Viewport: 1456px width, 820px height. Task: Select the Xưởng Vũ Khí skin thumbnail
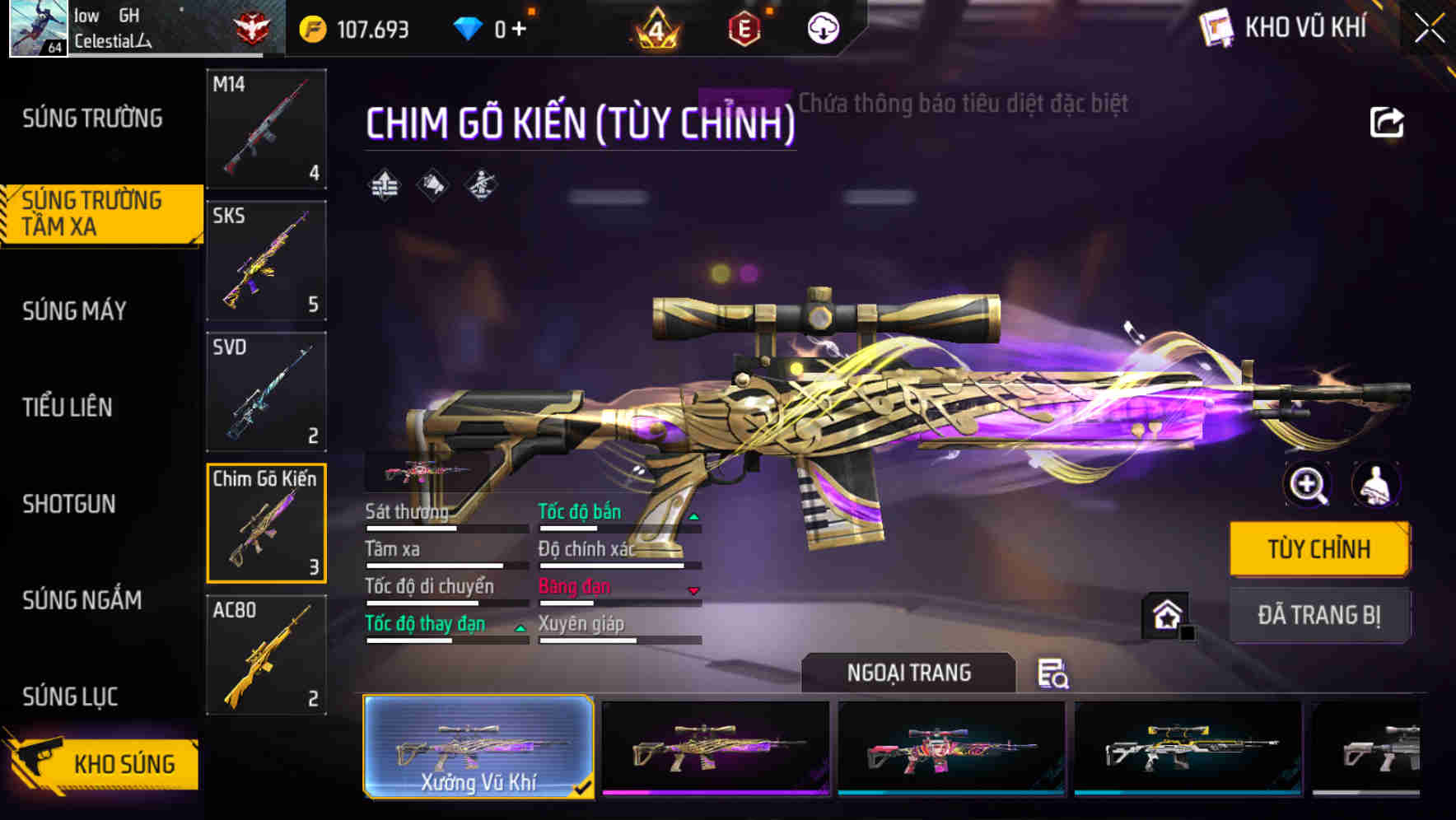478,748
